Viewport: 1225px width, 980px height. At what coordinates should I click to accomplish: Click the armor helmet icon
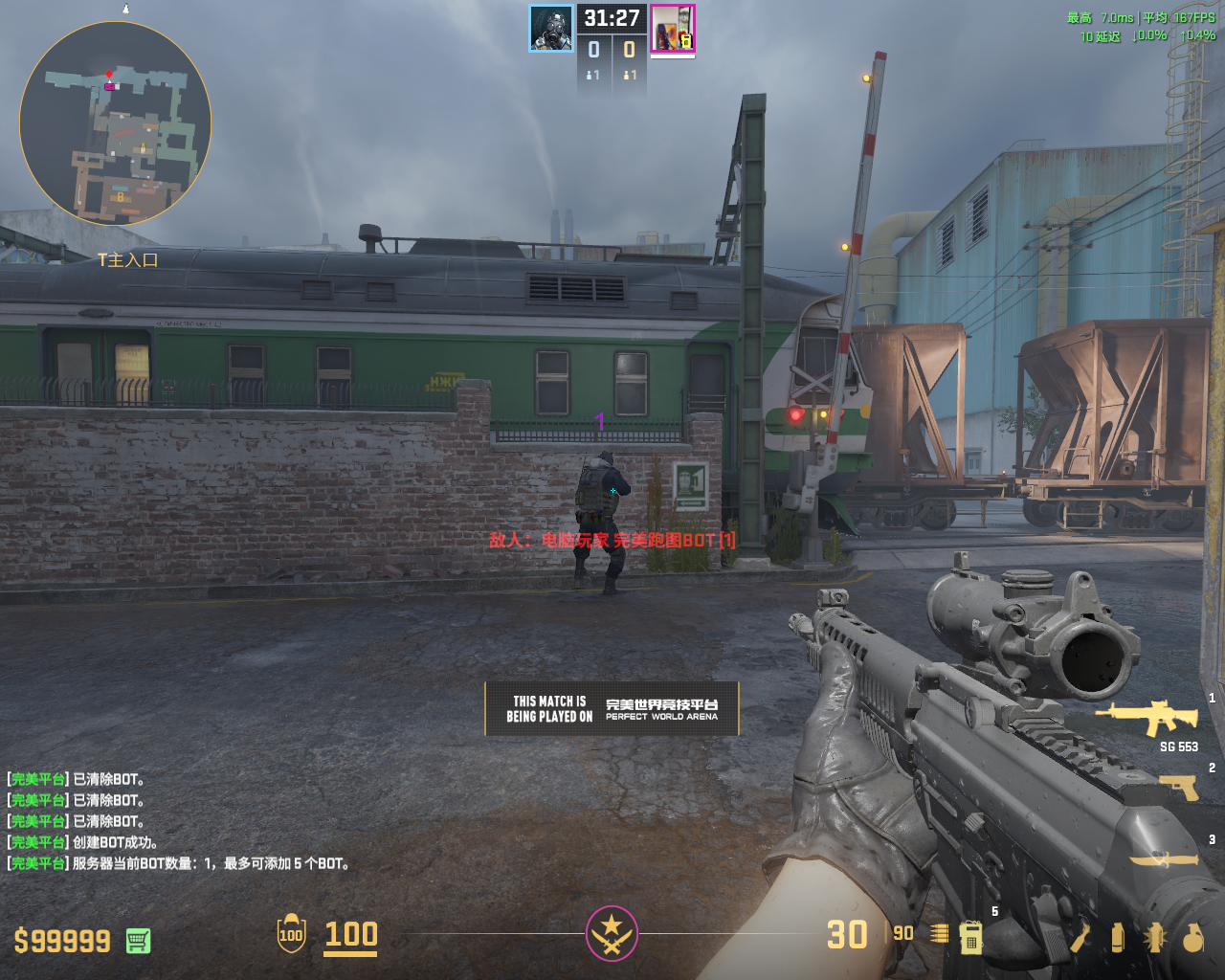click(x=291, y=934)
